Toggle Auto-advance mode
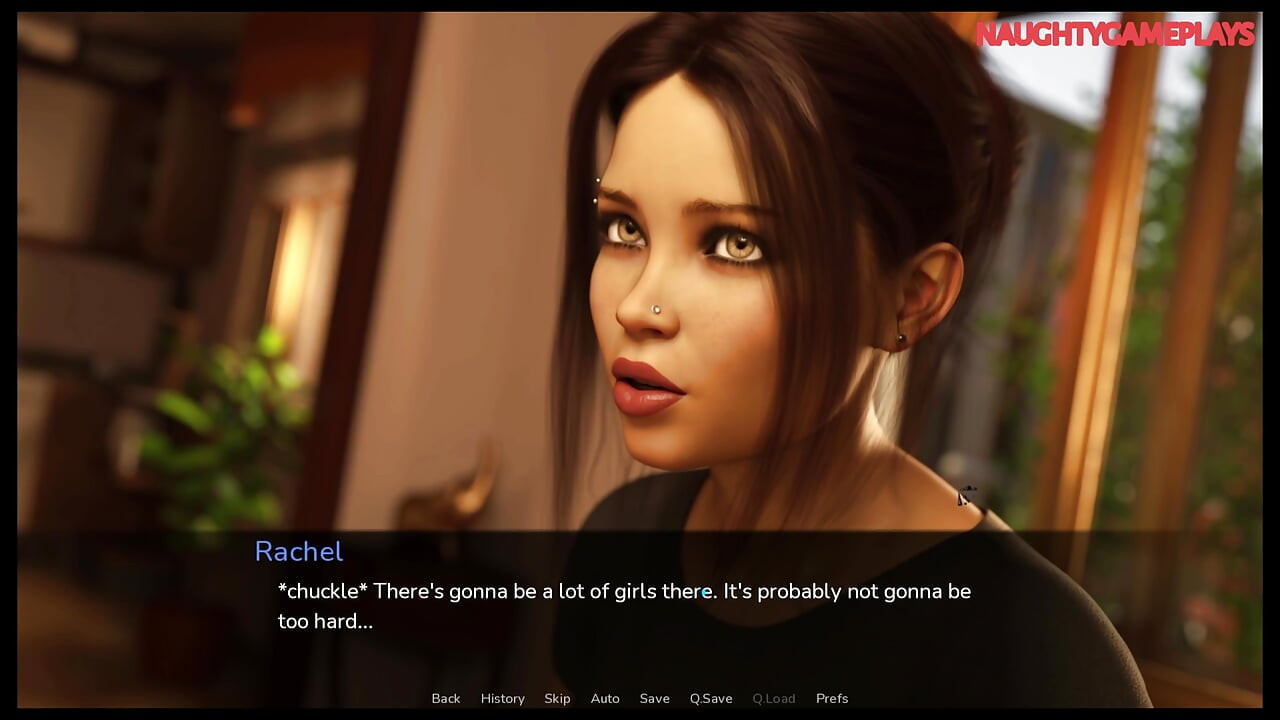Image resolution: width=1280 pixels, height=720 pixels. coord(605,698)
